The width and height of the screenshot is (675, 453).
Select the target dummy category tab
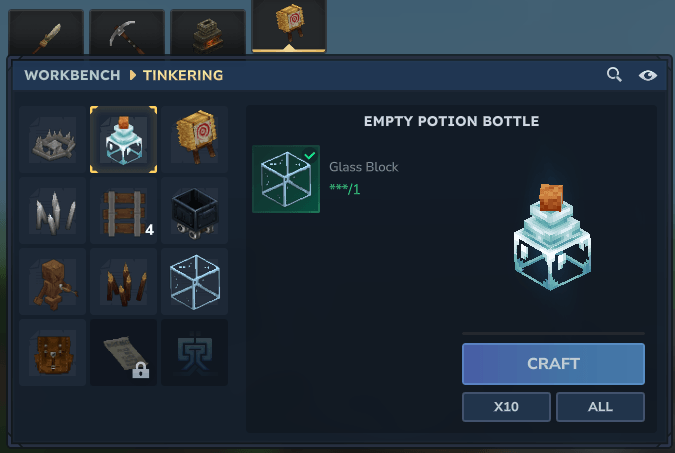pos(289,27)
